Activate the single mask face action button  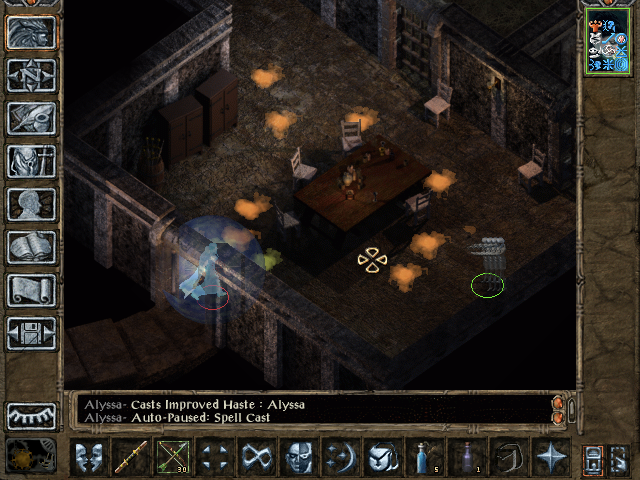(299, 458)
